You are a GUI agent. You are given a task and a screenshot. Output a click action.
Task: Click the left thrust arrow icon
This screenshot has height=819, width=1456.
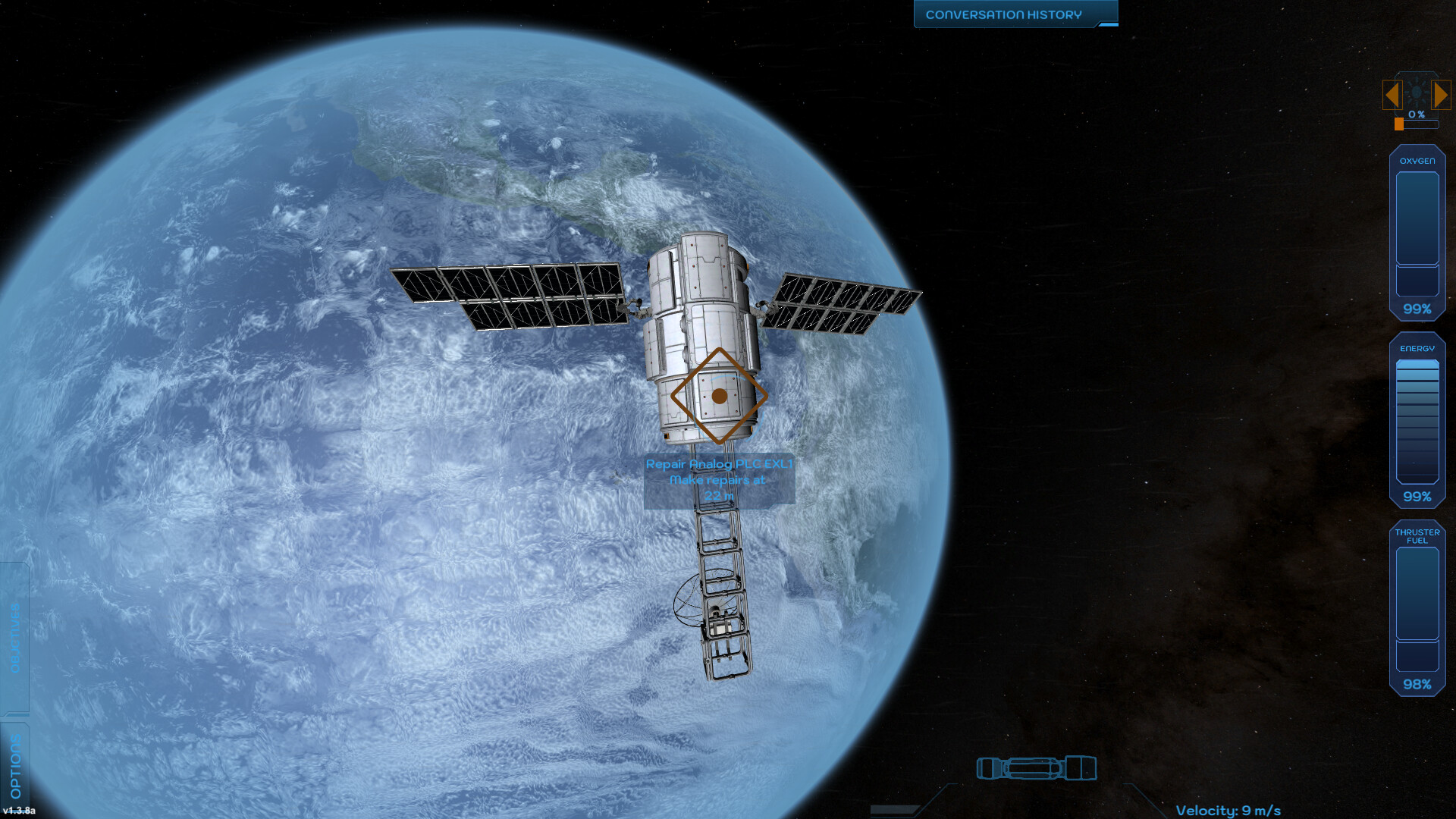[x=1392, y=94]
